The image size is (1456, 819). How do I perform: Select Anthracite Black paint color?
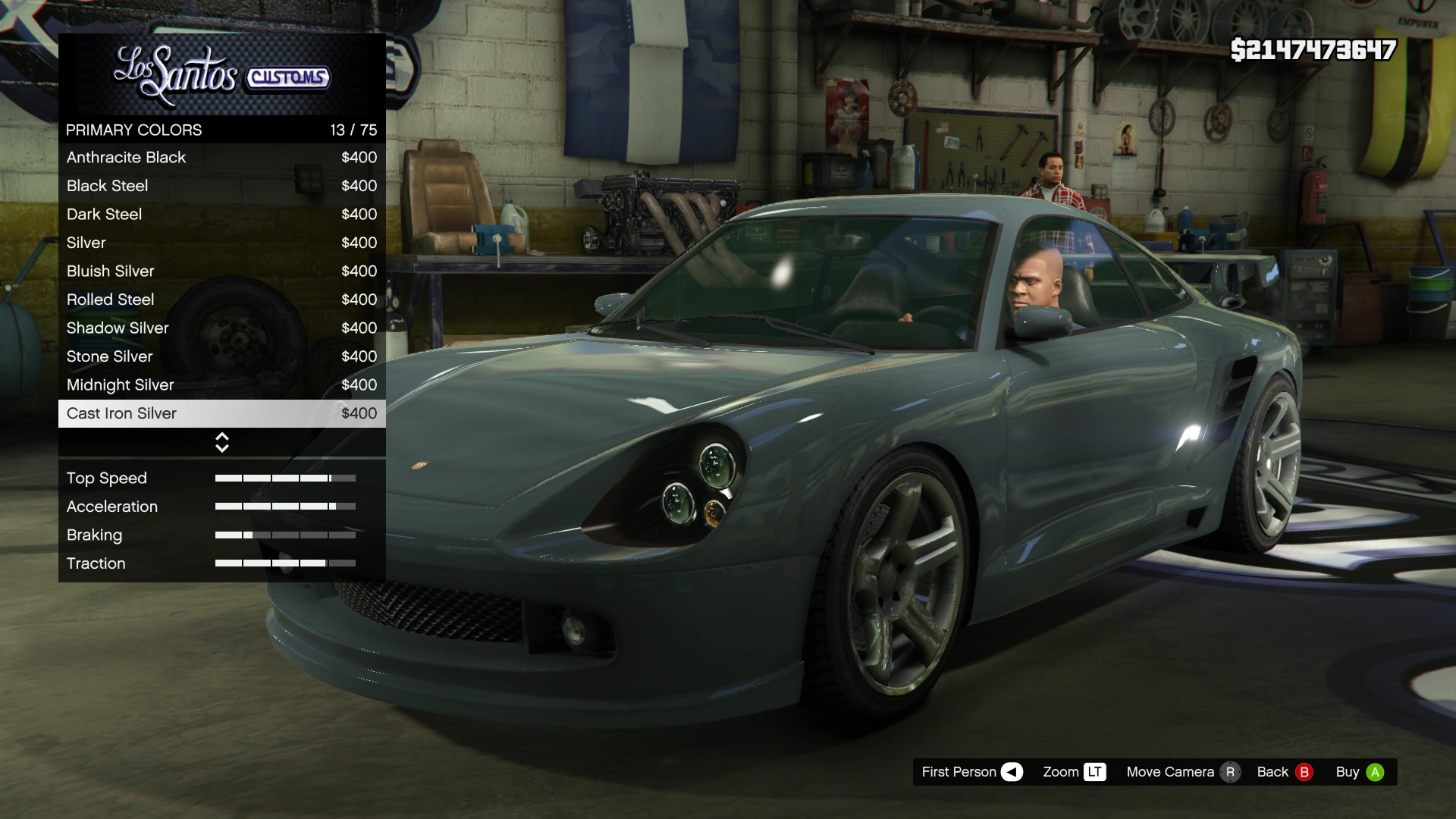tap(221, 157)
